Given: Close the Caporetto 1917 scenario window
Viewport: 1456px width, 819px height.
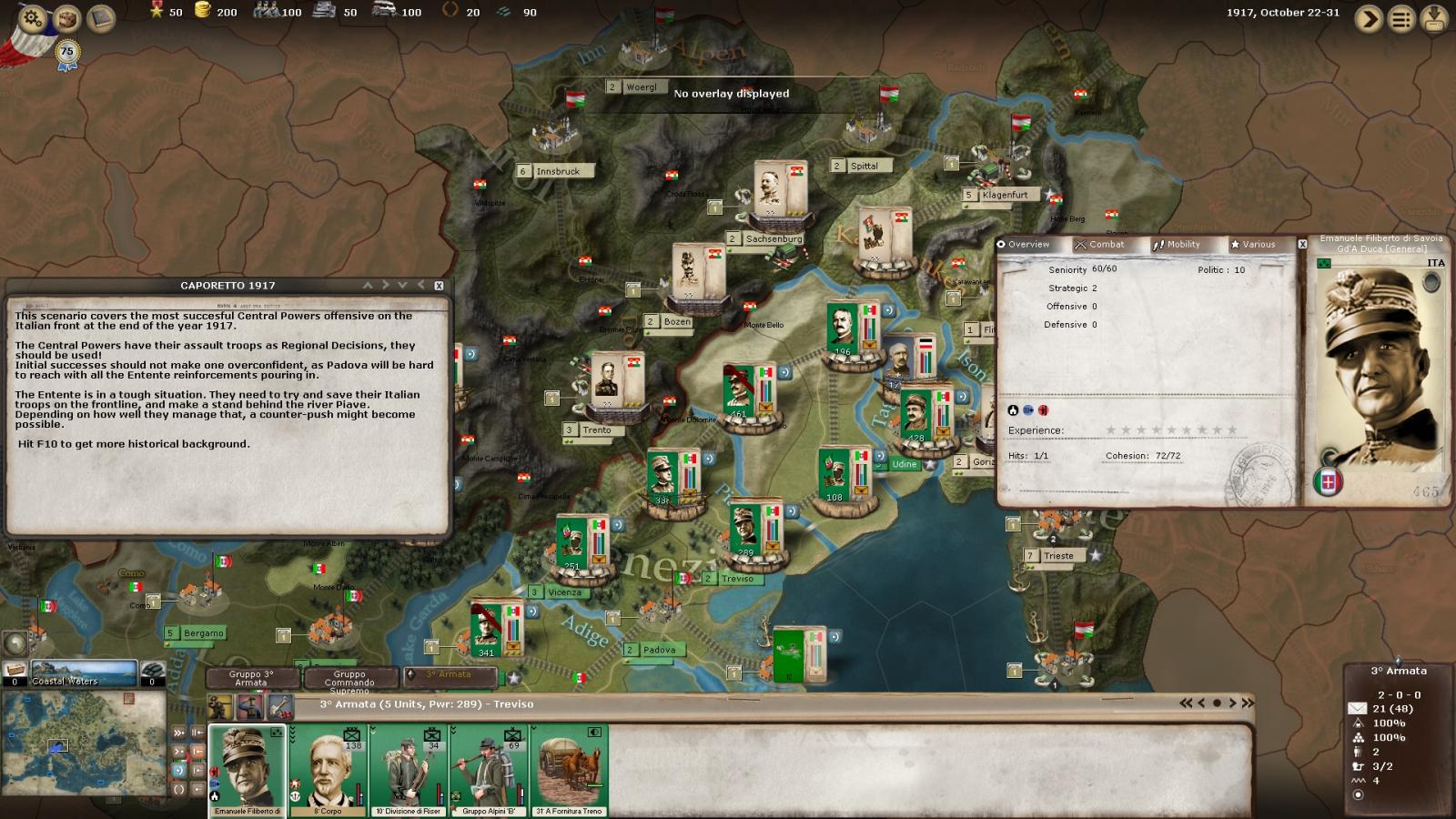Looking at the screenshot, I should tap(439, 286).
